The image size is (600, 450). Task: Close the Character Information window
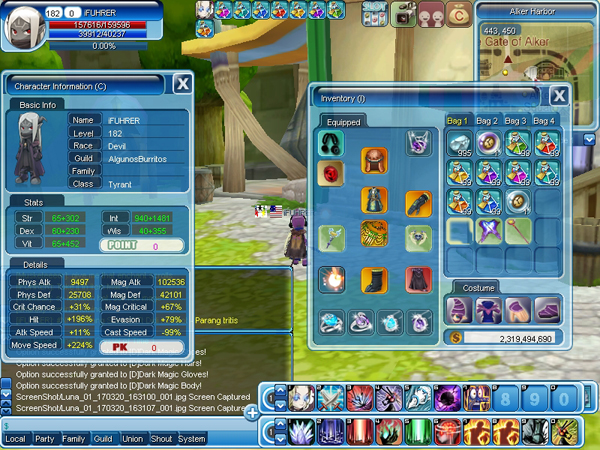click(182, 84)
